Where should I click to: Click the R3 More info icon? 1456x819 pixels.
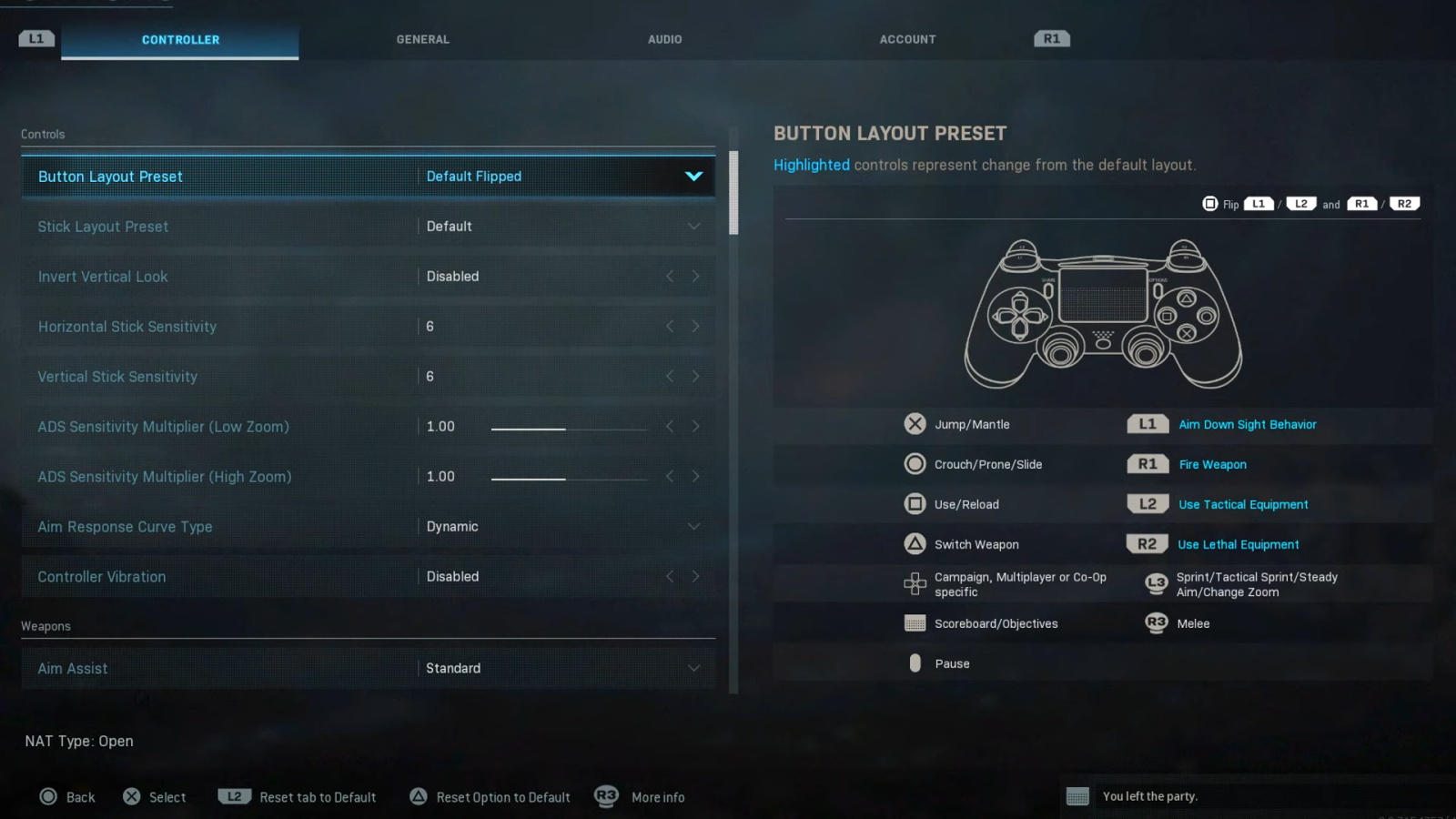tap(606, 796)
